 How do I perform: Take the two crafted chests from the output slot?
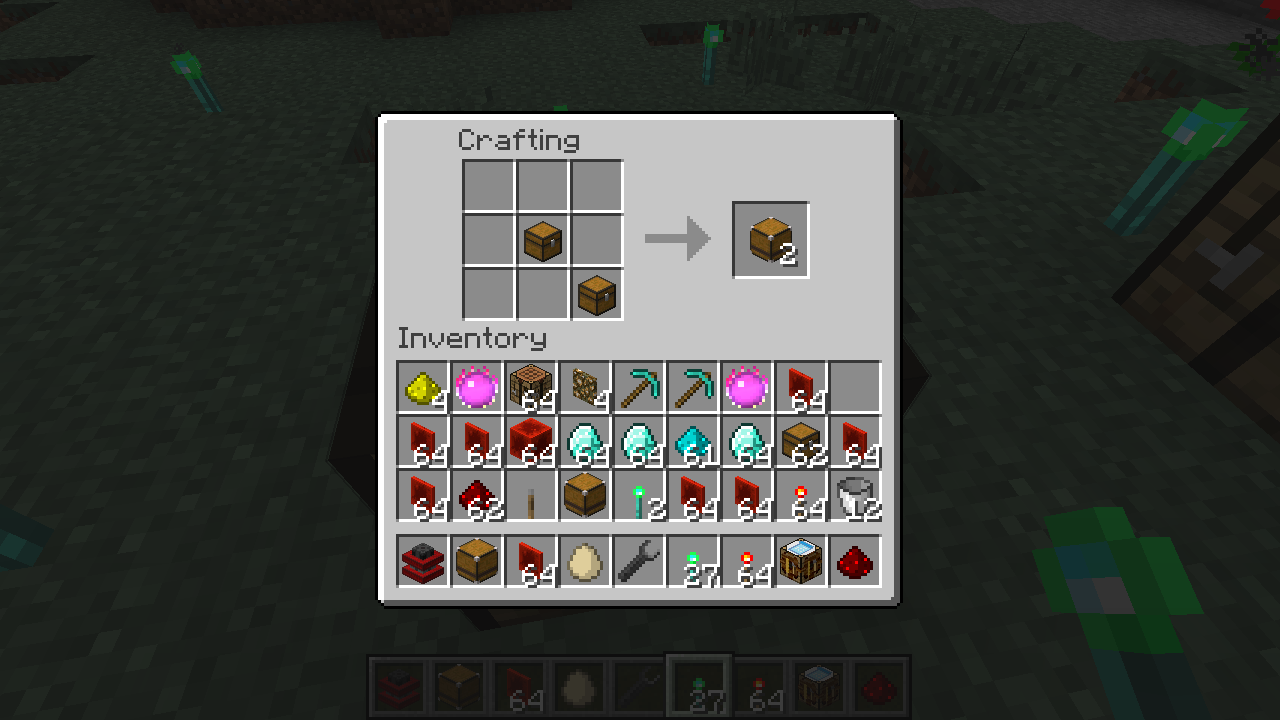coord(771,240)
